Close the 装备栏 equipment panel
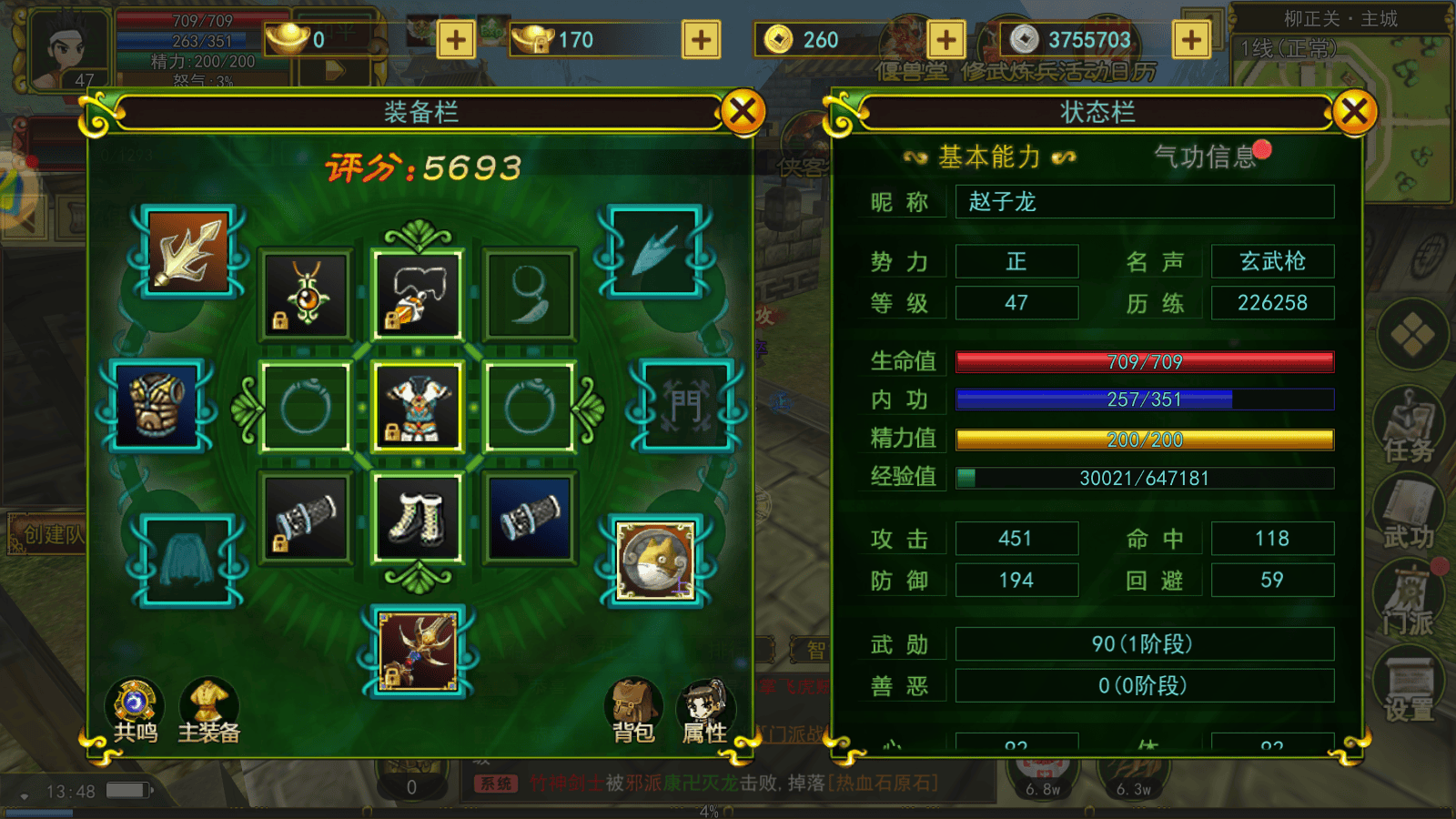The width and height of the screenshot is (1456, 819). (x=743, y=113)
